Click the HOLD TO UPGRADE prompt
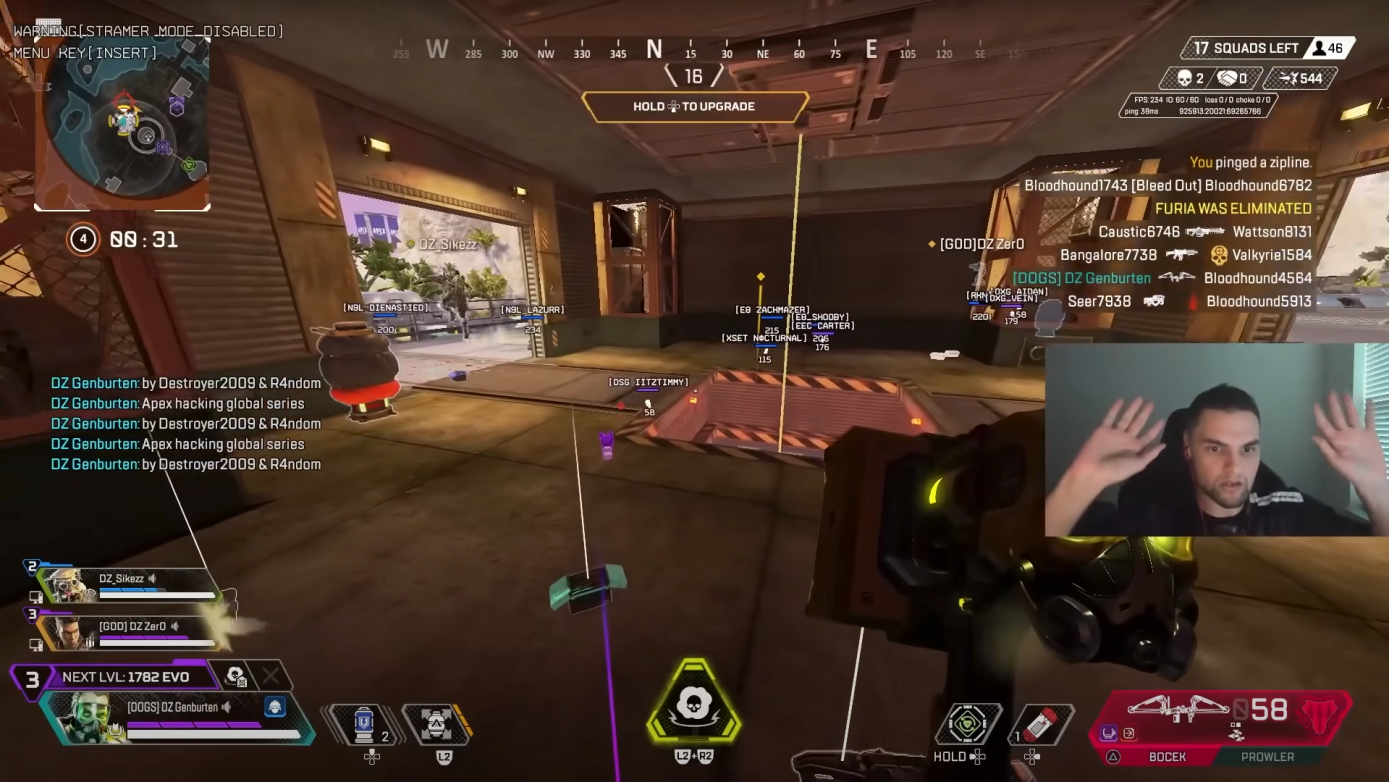 click(x=696, y=106)
